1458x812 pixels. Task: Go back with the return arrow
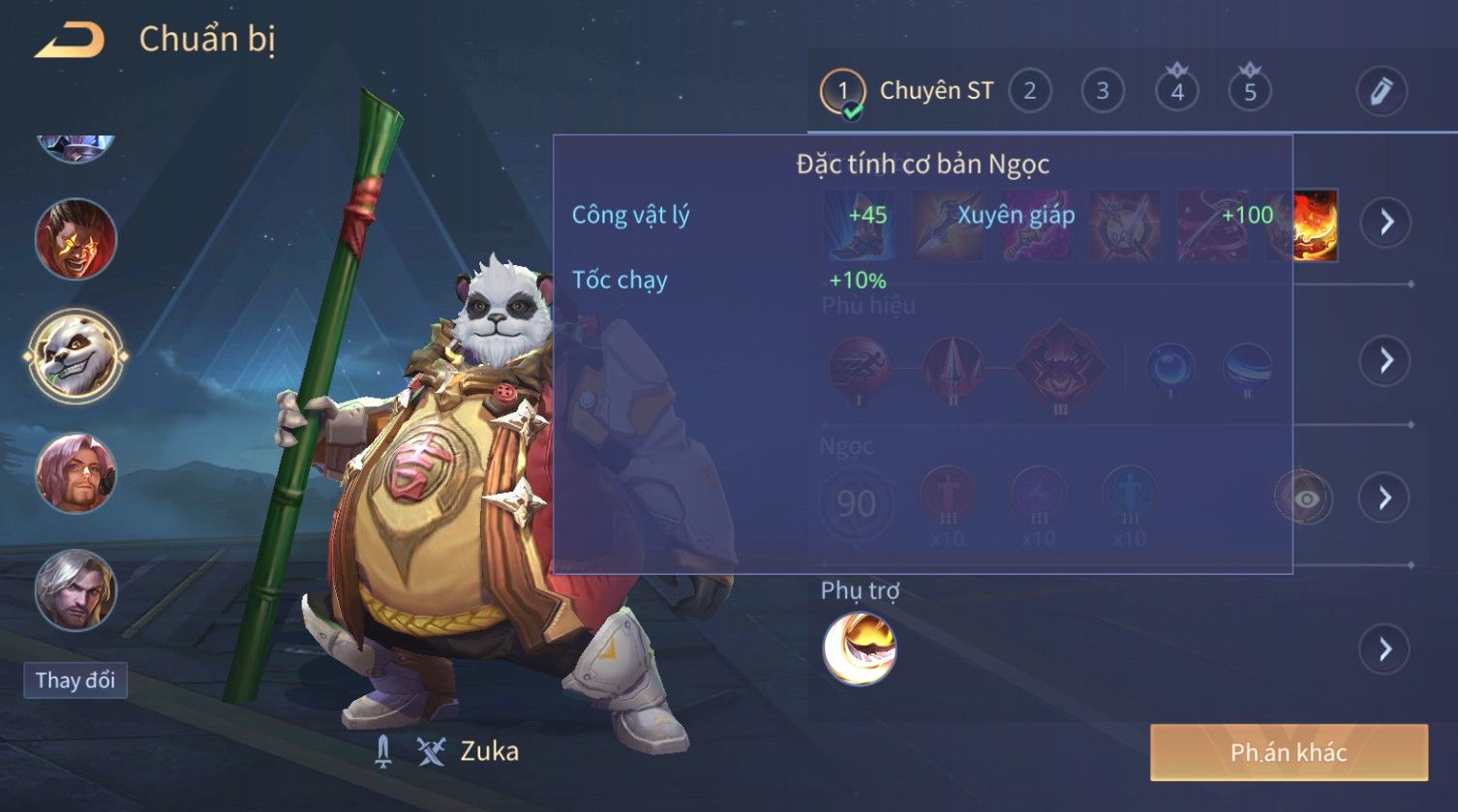[x=69, y=40]
